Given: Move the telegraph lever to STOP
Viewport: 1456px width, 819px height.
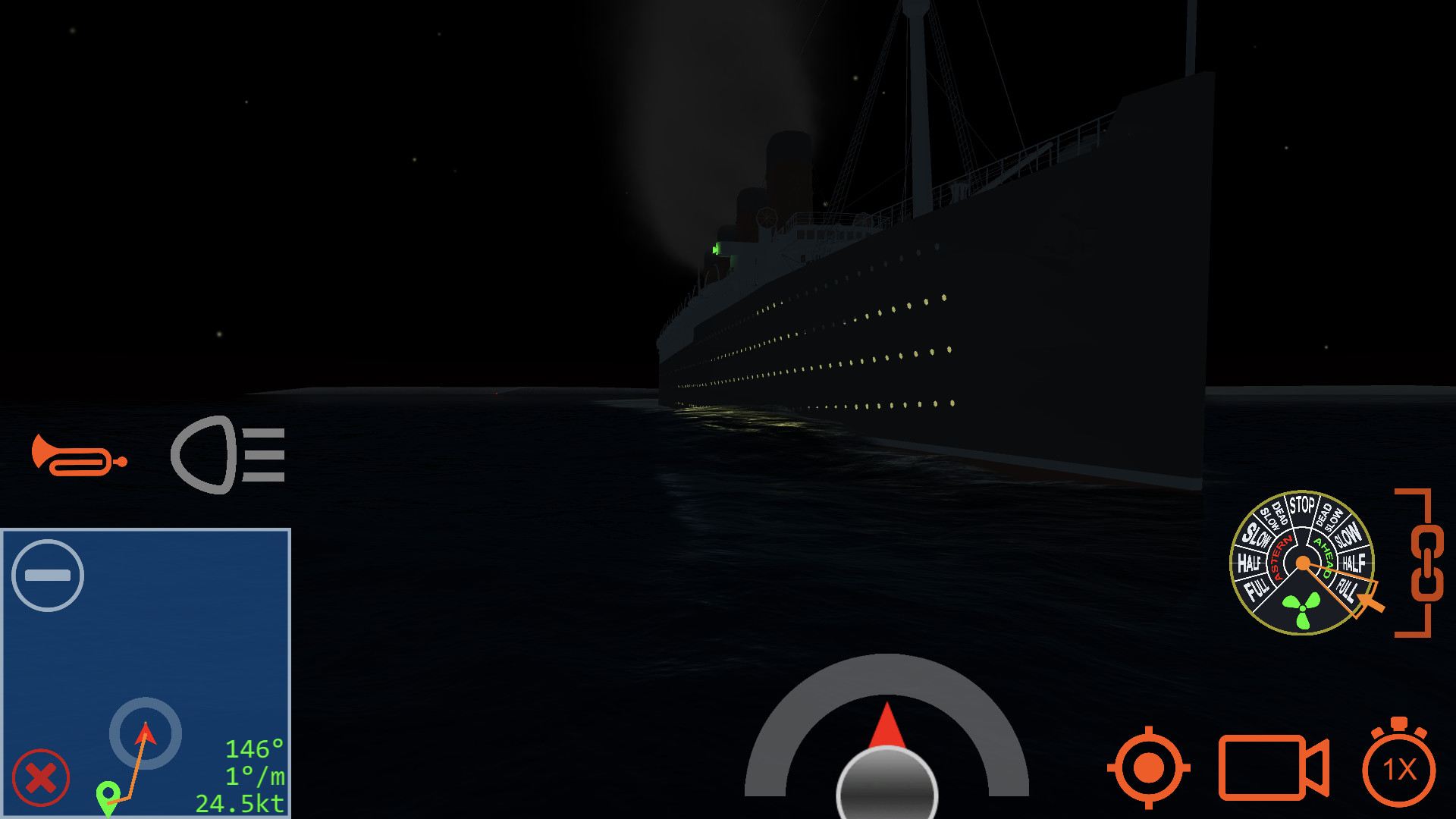Looking at the screenshot, I should coord(1303,504).
